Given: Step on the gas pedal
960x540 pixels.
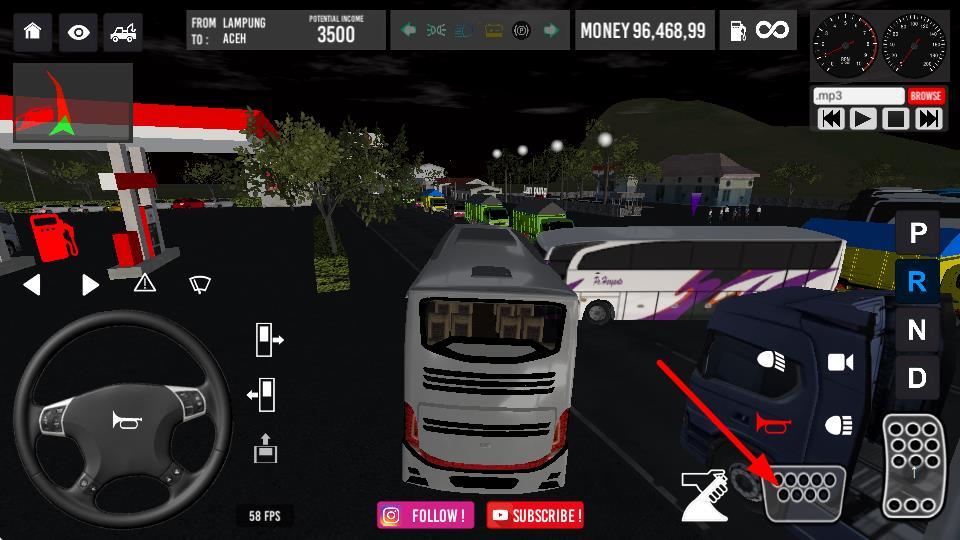Looking at the screenshot, I should (x=912, y=464).
